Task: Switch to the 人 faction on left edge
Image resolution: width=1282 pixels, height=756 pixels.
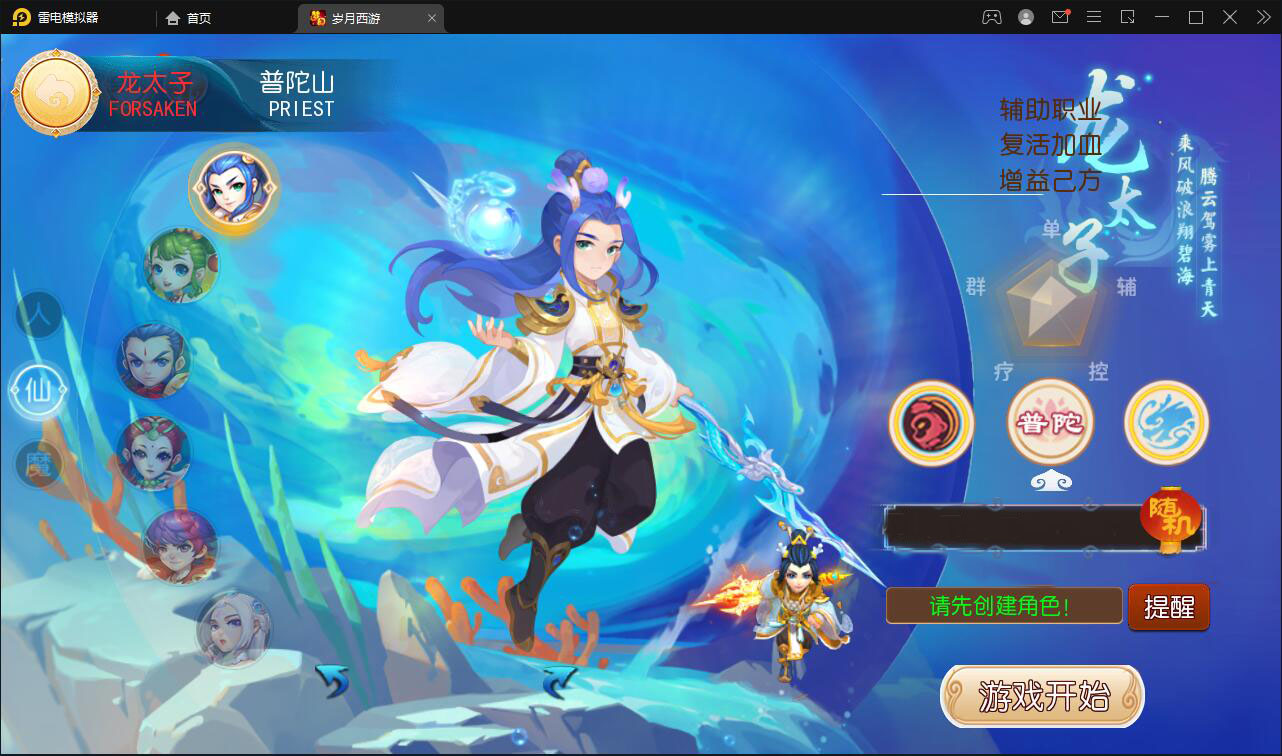Action: [37, 316]
